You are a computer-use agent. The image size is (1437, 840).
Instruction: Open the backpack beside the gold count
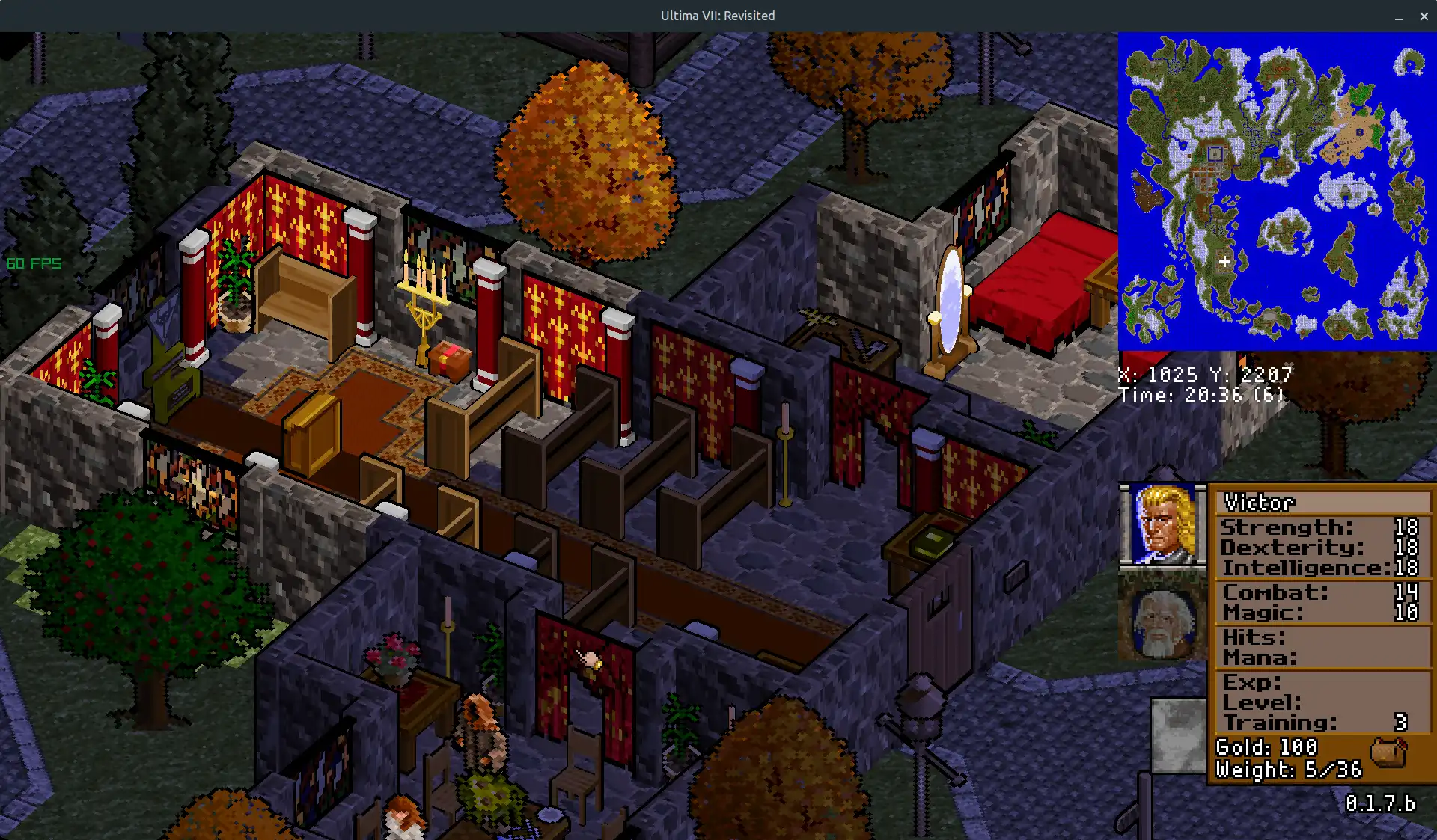[x=1388, y=752]
